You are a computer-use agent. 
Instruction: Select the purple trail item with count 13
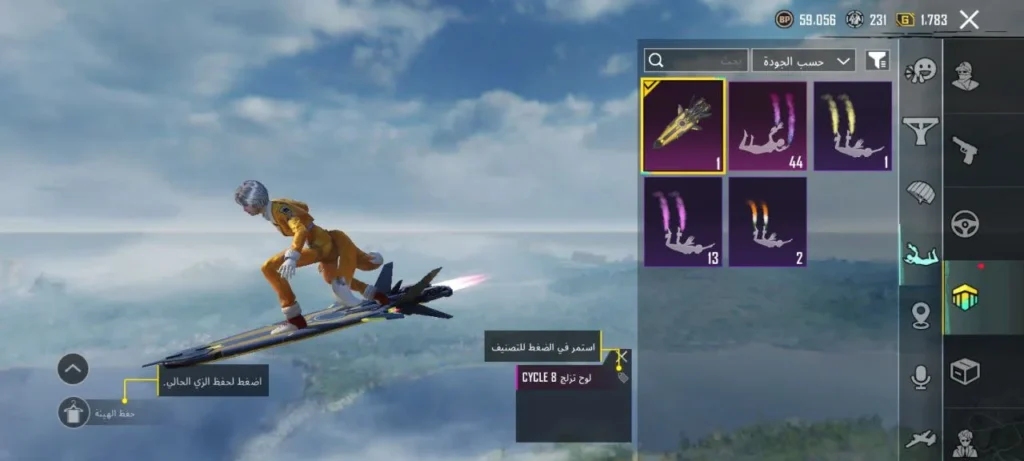tap(683, 221)
